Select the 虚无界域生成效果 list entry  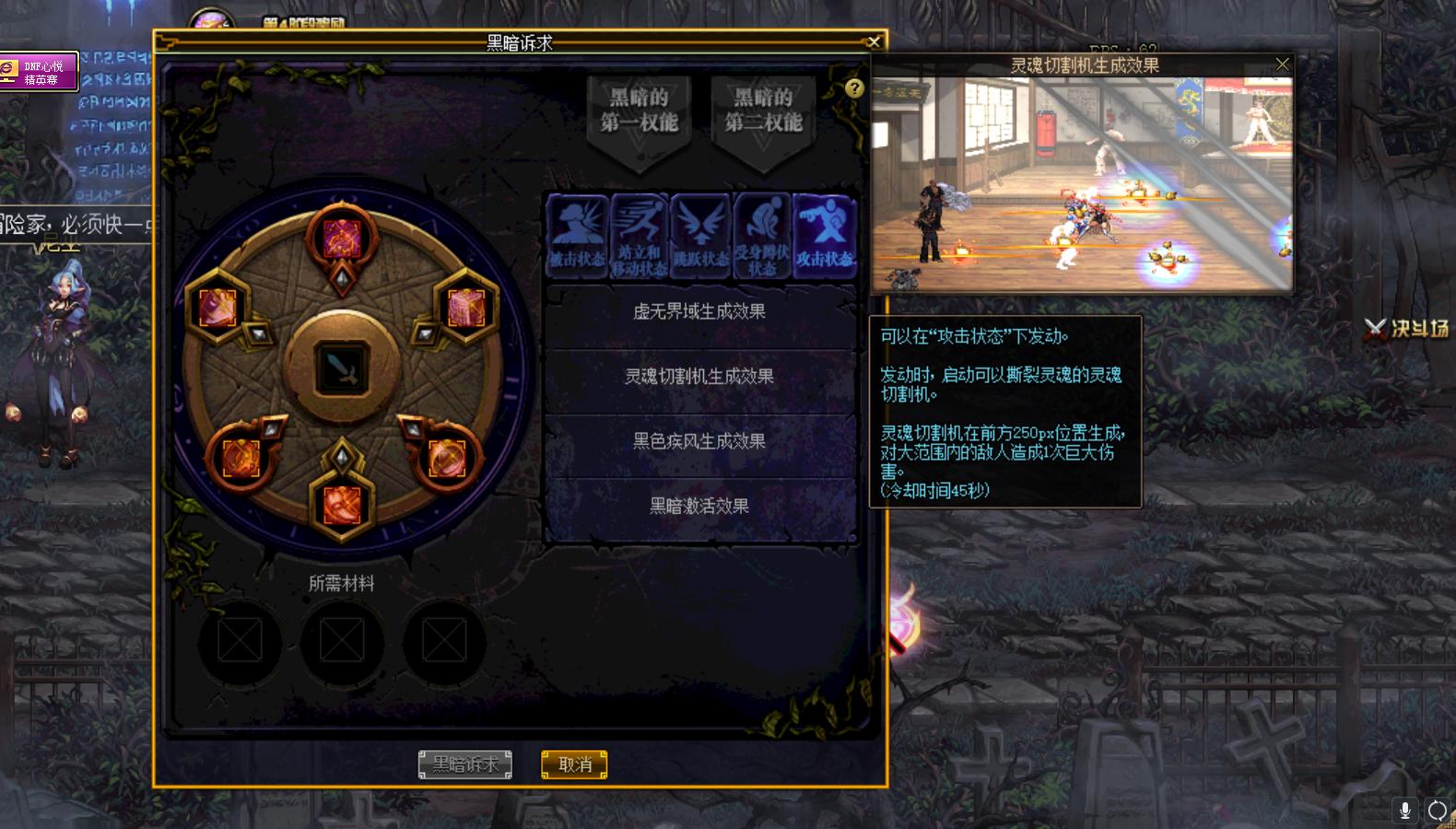click(699, 311)
